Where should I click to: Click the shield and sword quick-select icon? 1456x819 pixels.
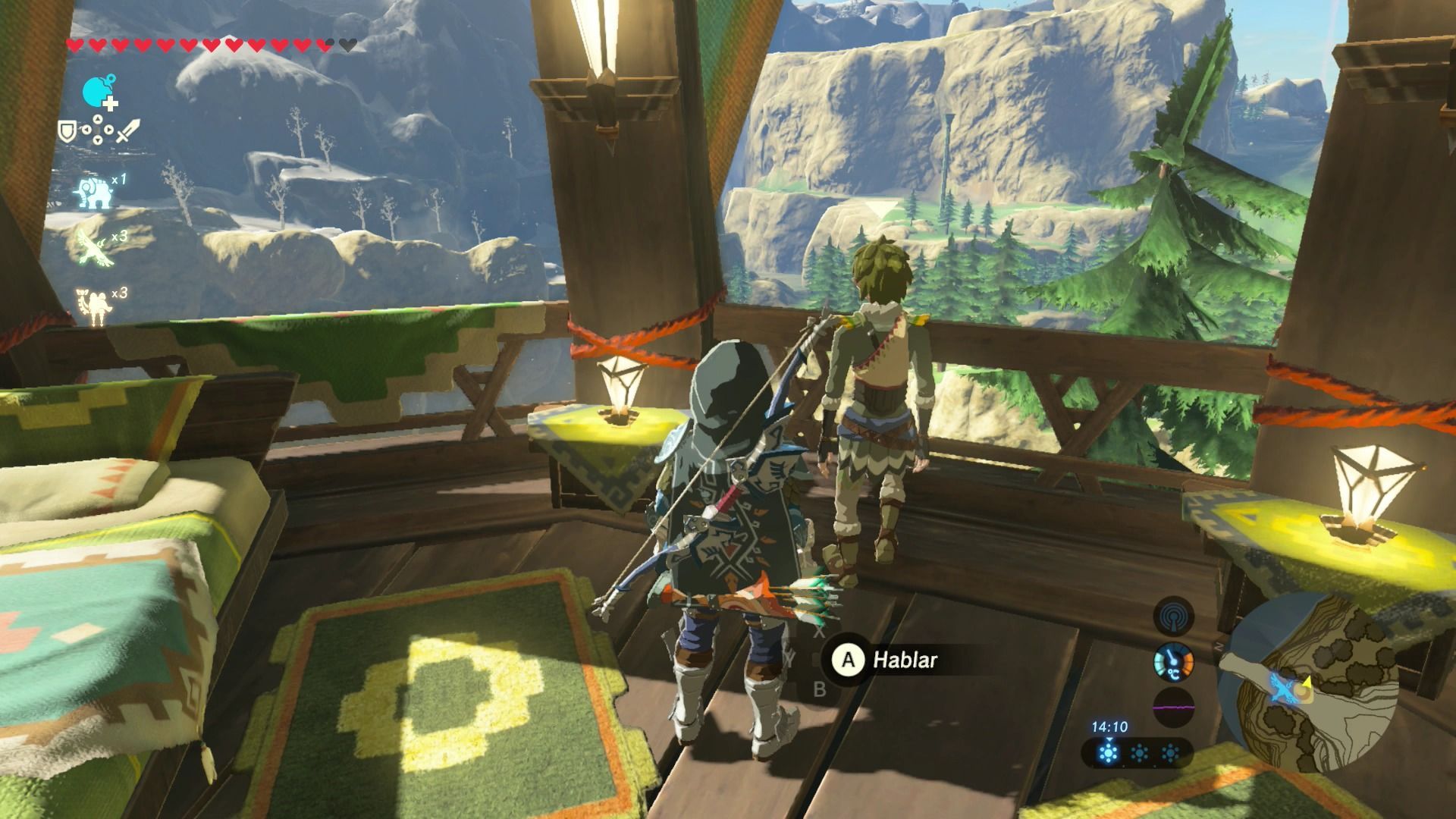pyautogui.click(x=99, y=131)
